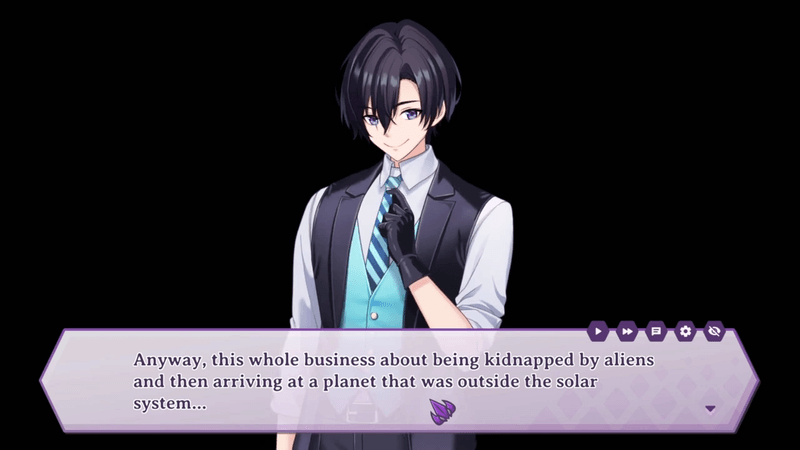
Task: Activate the fast-forward skip button
Action: (627, 330)
